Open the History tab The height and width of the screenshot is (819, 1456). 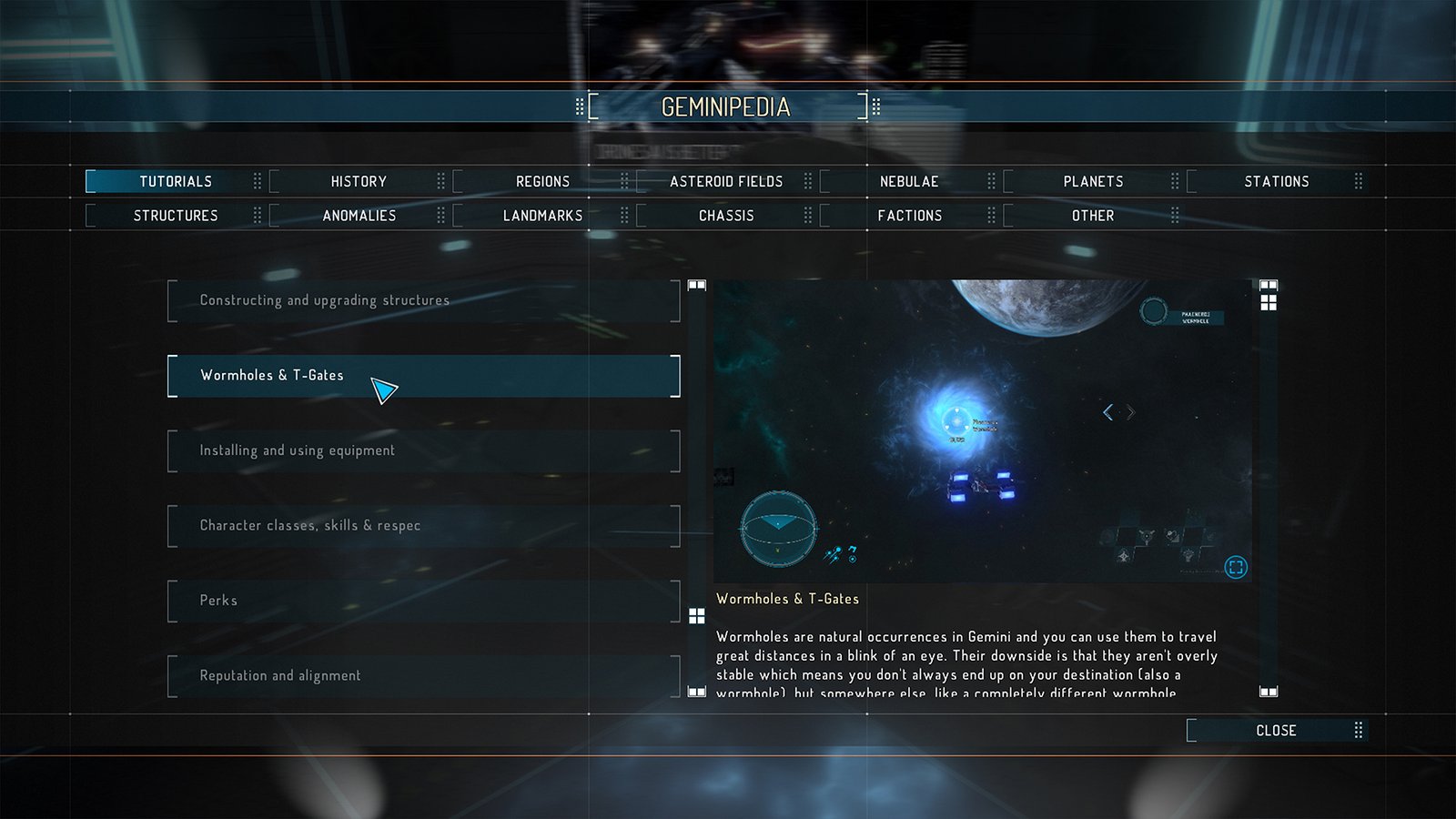tap(359, 181)
